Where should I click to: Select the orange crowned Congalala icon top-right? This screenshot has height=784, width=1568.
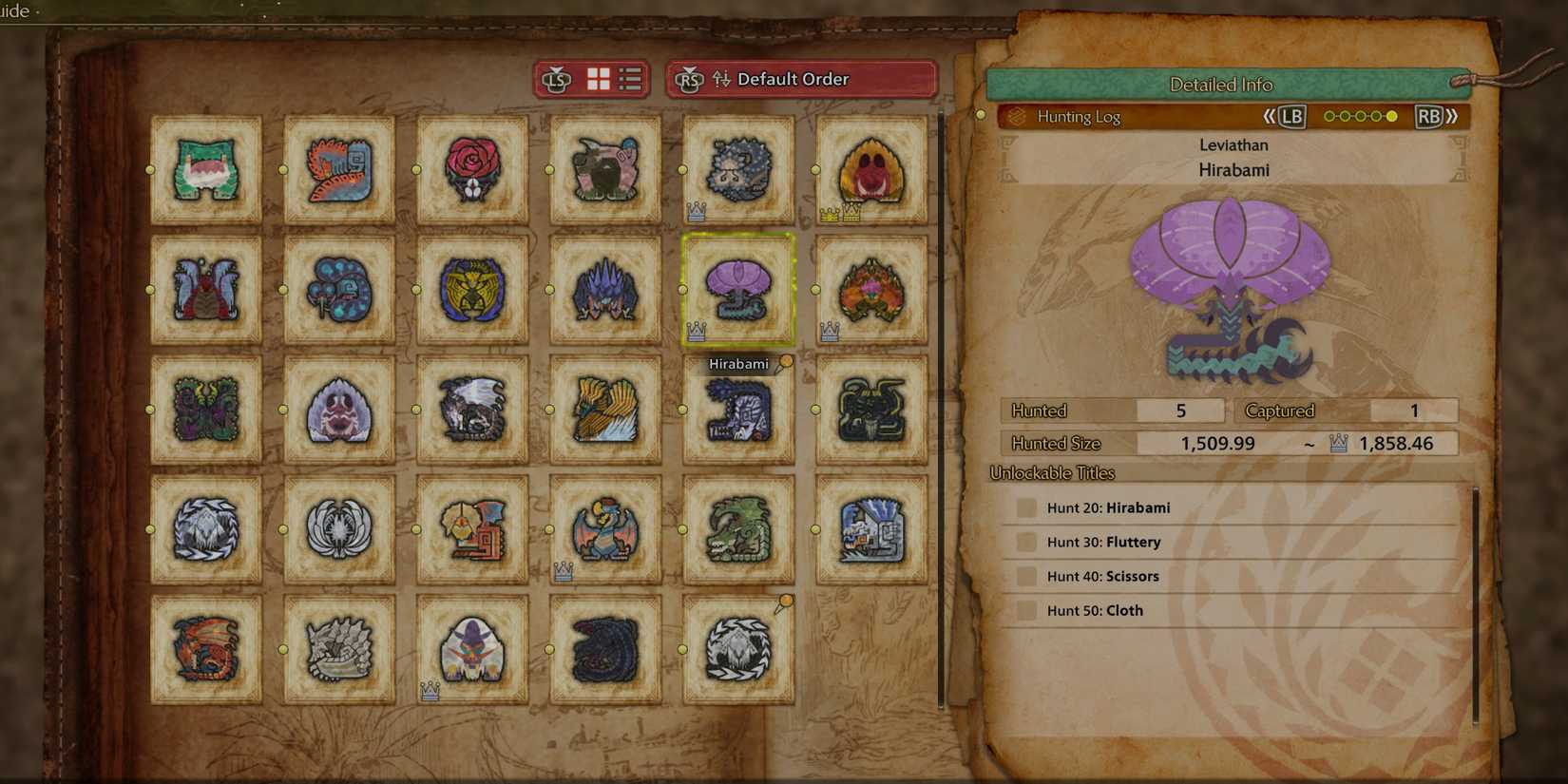tap(870, 171)
